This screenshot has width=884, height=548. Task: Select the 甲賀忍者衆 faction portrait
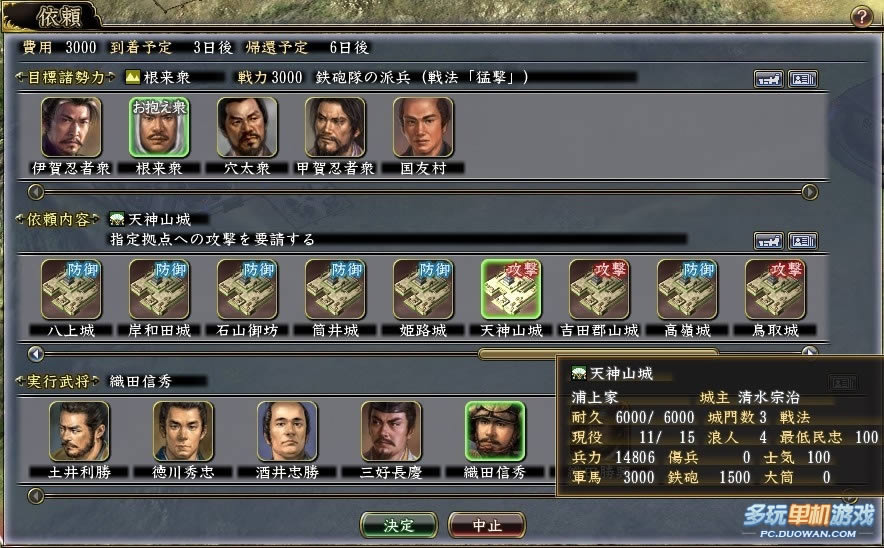click(335, 127)
